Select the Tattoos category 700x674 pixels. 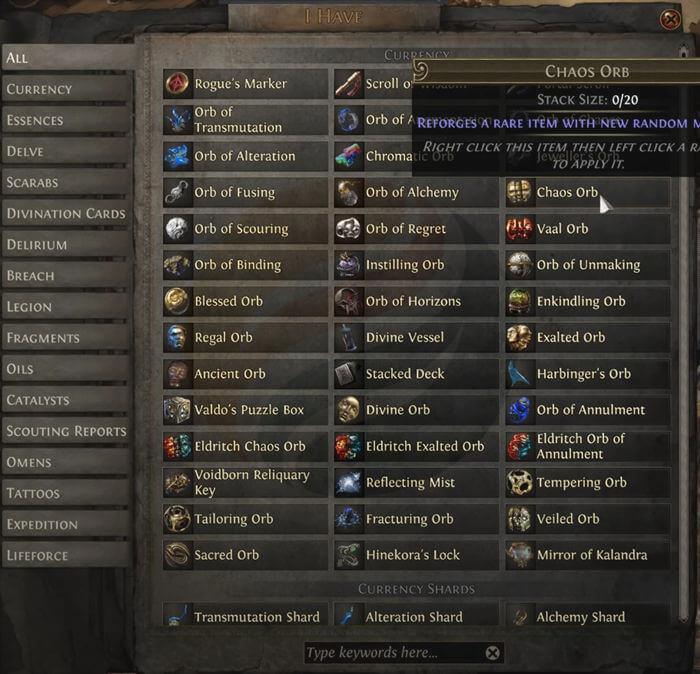coord(66,493)
